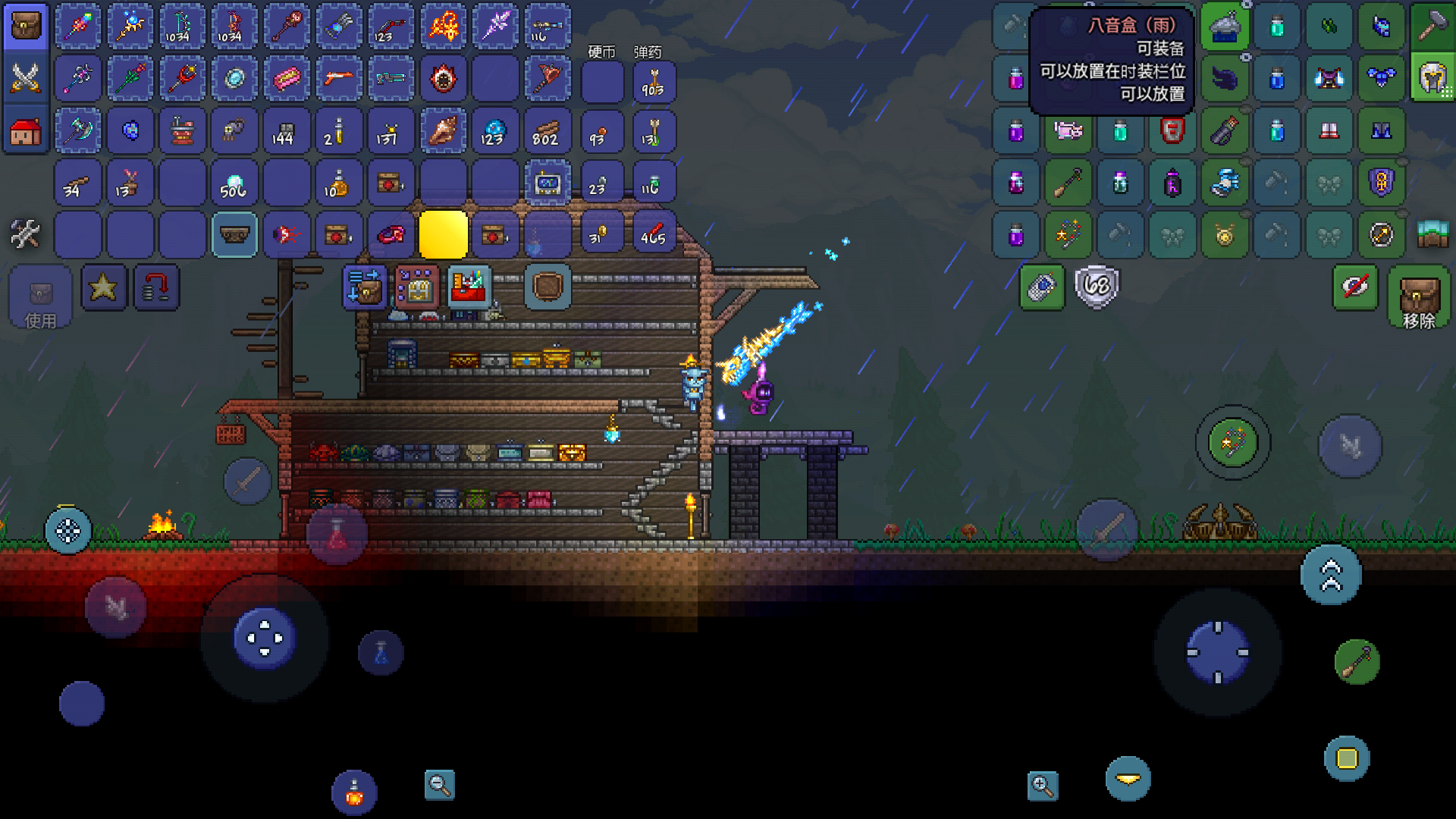
Task: Select the wood stack slot showing 802
Action: tap(546, 131)
